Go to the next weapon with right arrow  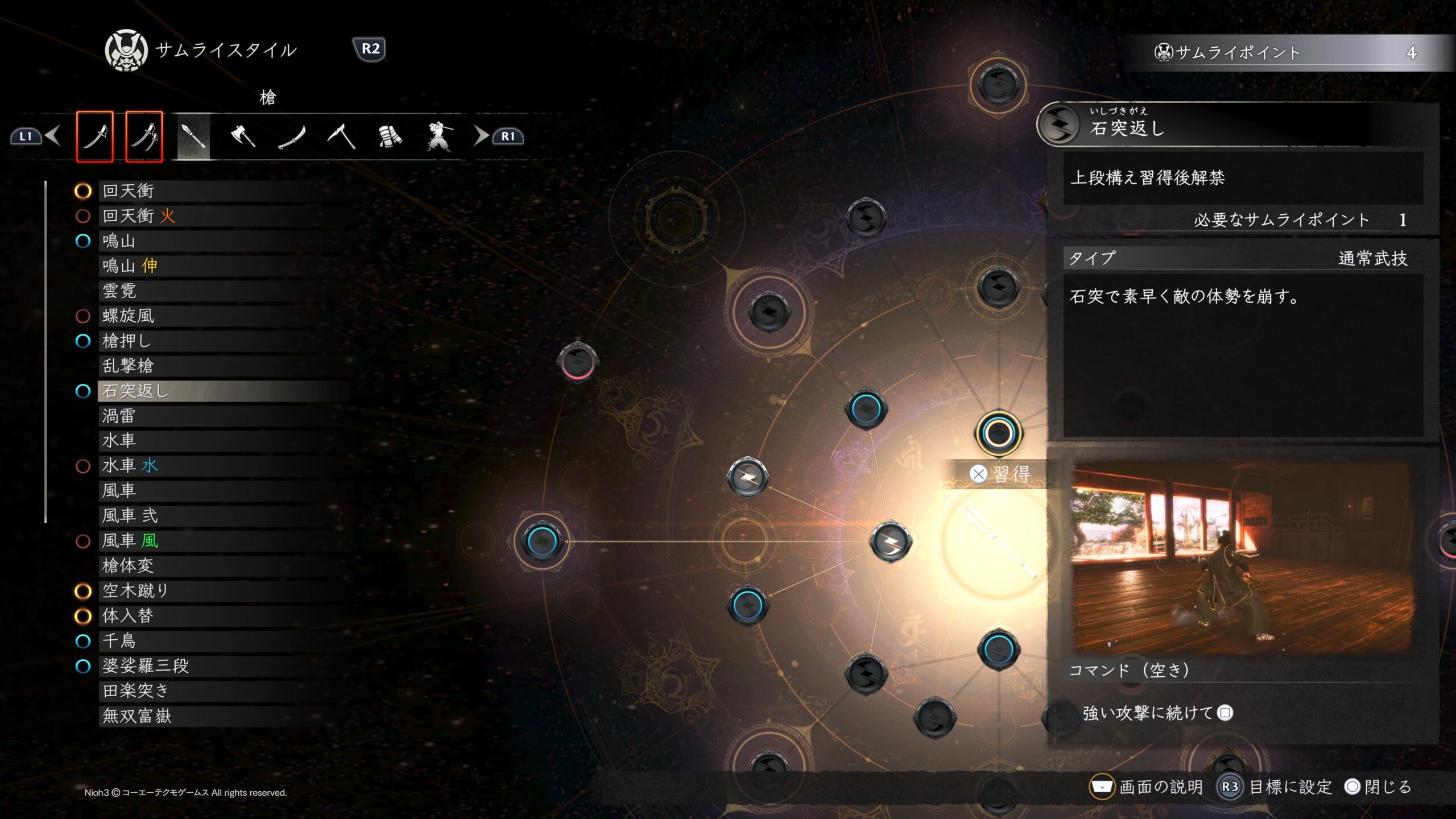(x=481, y=136)
